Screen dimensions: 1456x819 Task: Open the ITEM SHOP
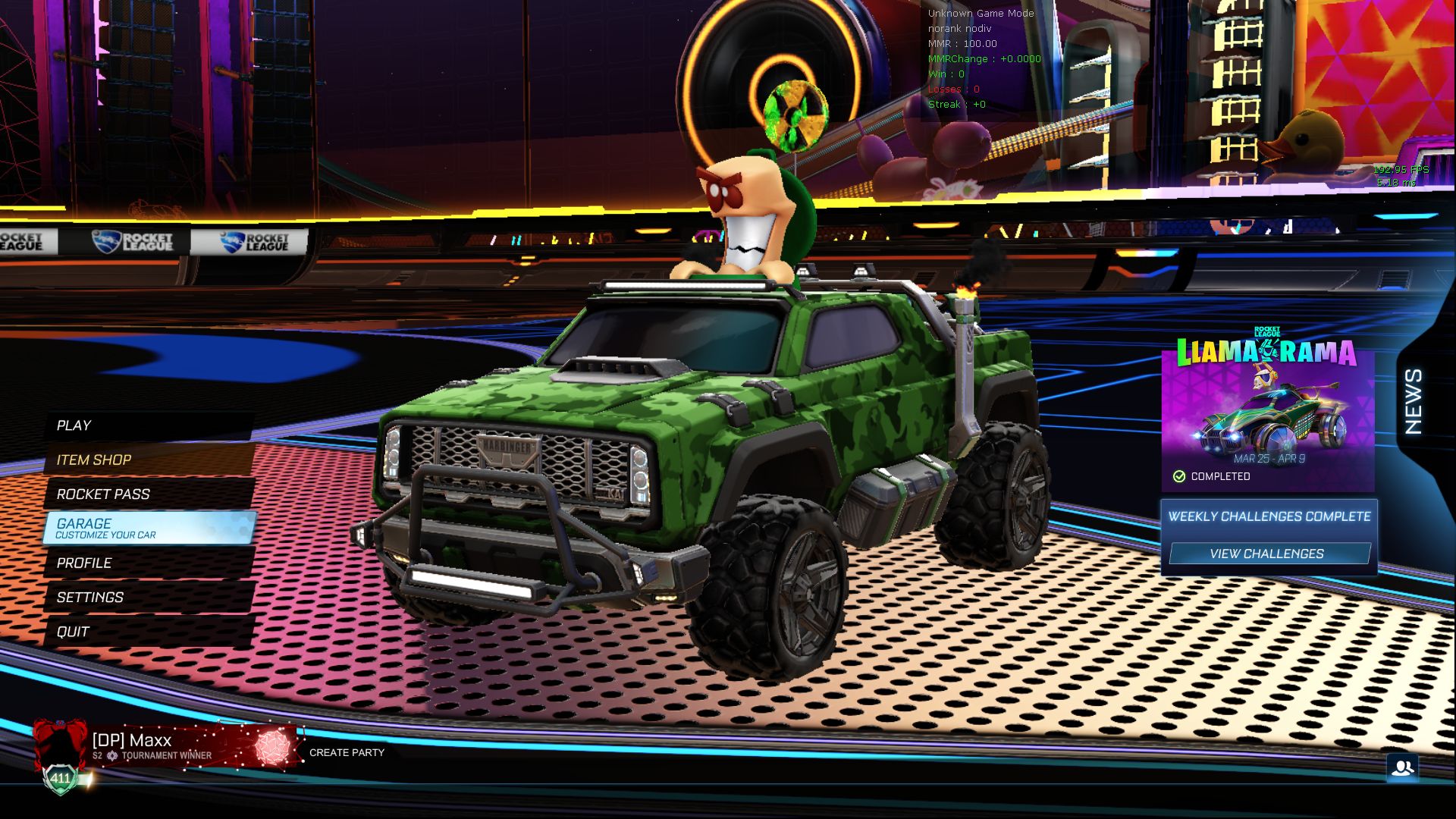pos(93,460)
